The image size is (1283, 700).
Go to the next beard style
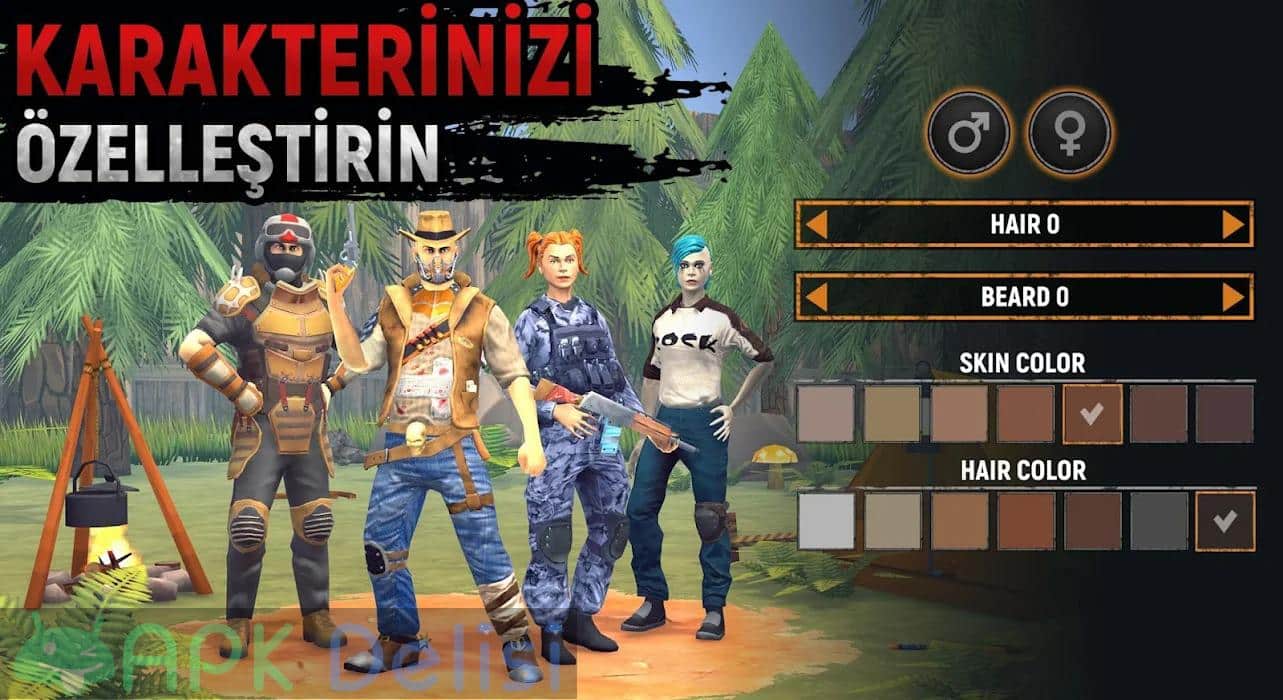tap(1233, 297)
